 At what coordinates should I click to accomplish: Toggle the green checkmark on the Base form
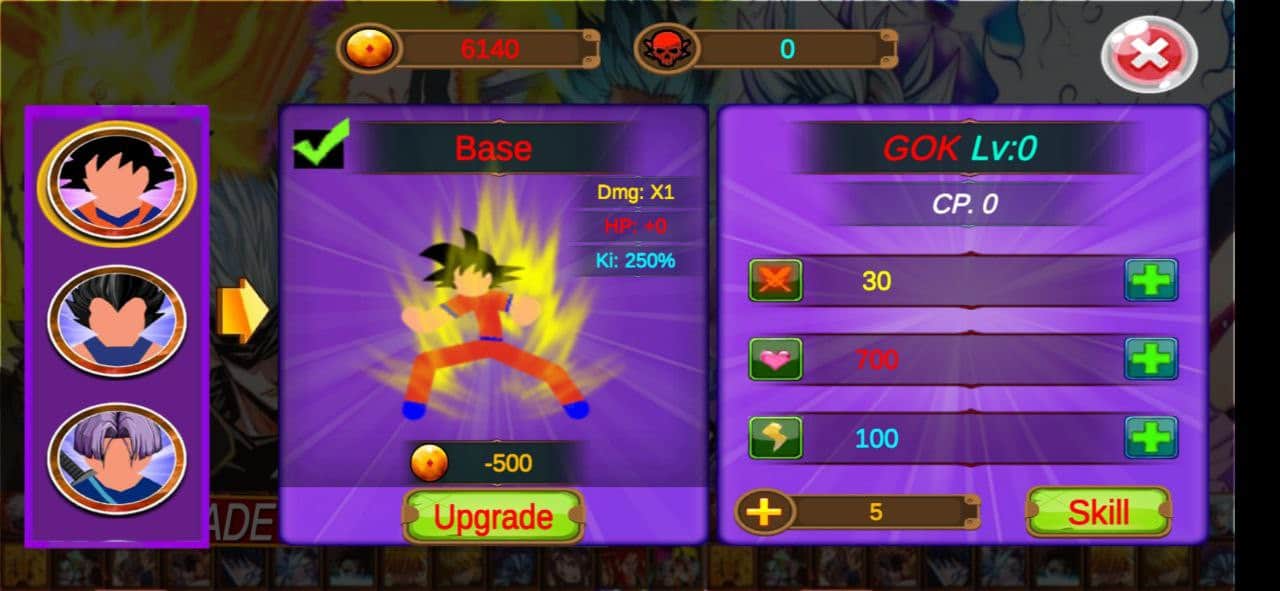click(x=320, y=145)
